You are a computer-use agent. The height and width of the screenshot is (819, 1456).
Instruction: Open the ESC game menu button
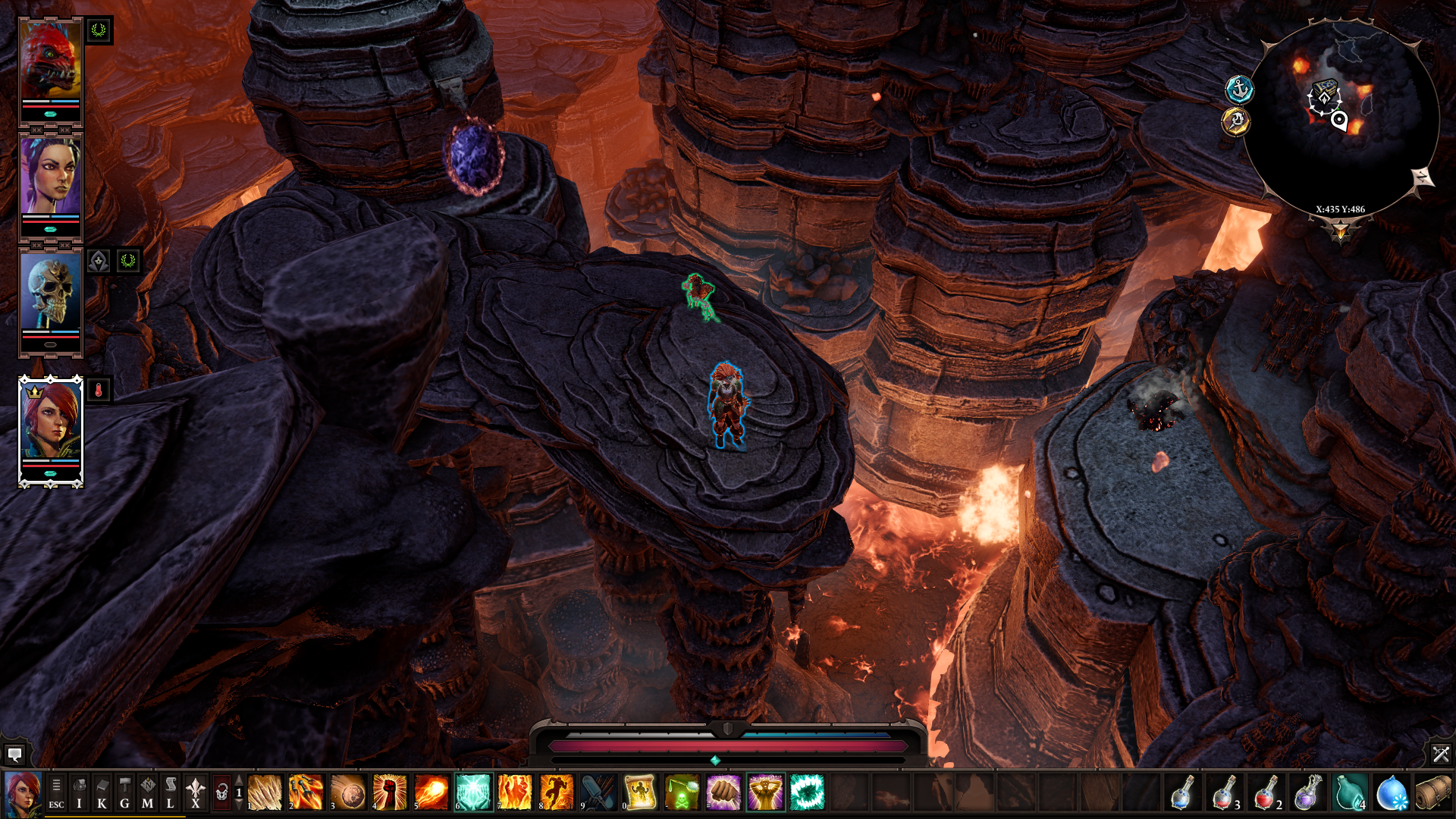pos(56,793)
